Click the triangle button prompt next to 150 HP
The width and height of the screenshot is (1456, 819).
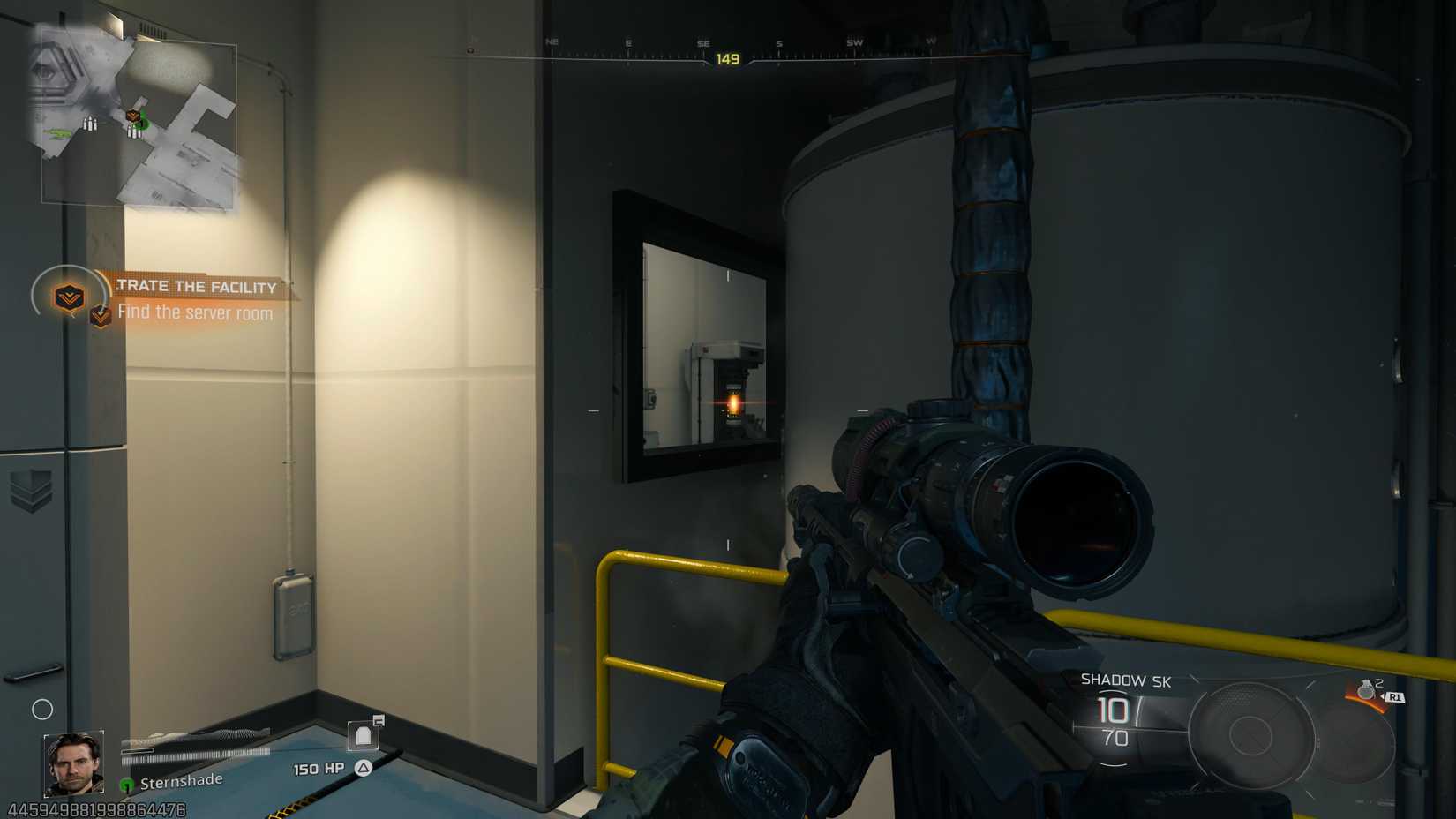click(x=363, y=768)
